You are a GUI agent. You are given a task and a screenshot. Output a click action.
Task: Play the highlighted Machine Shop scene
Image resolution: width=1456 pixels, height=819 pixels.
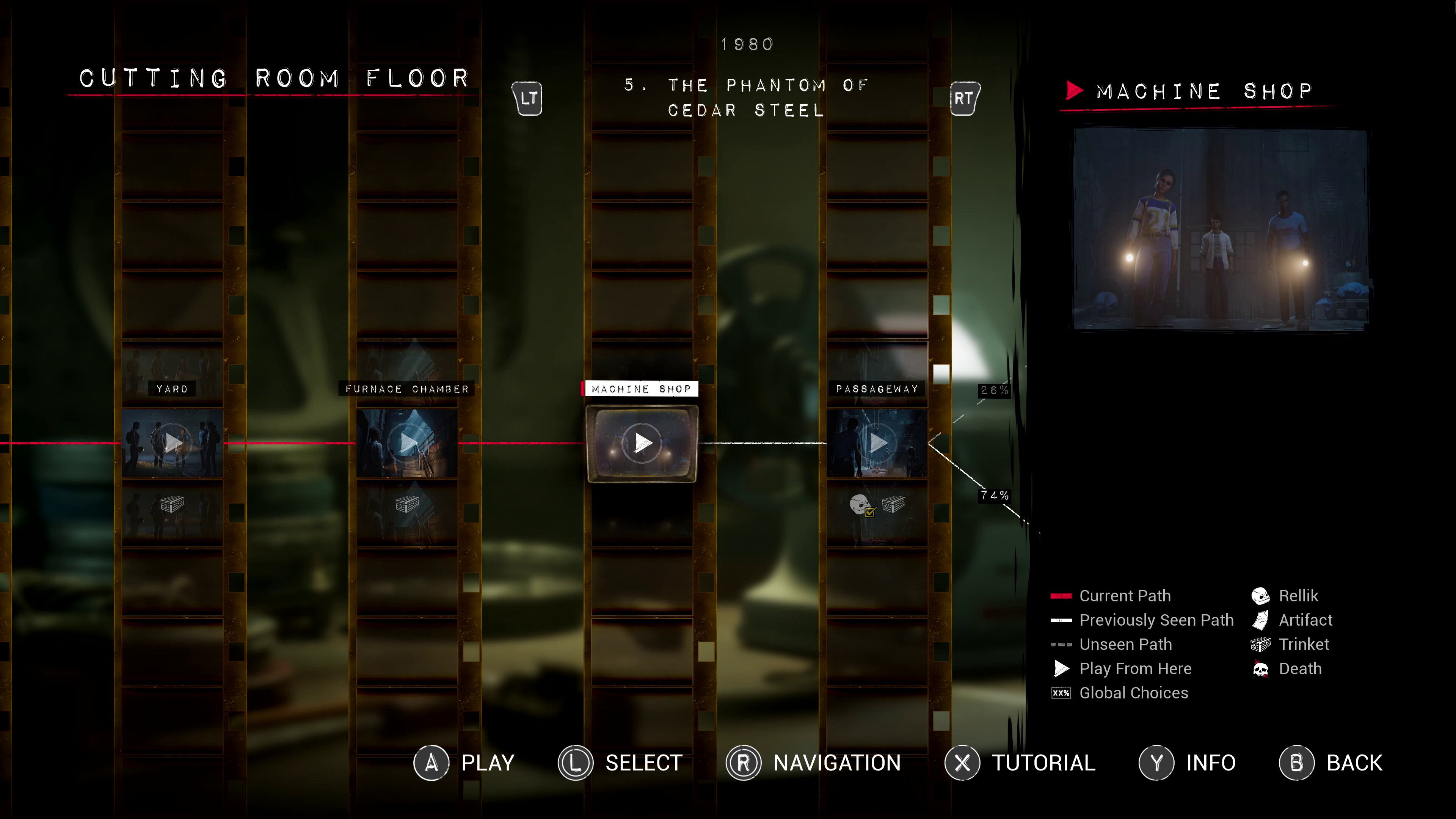coord(642,442)
